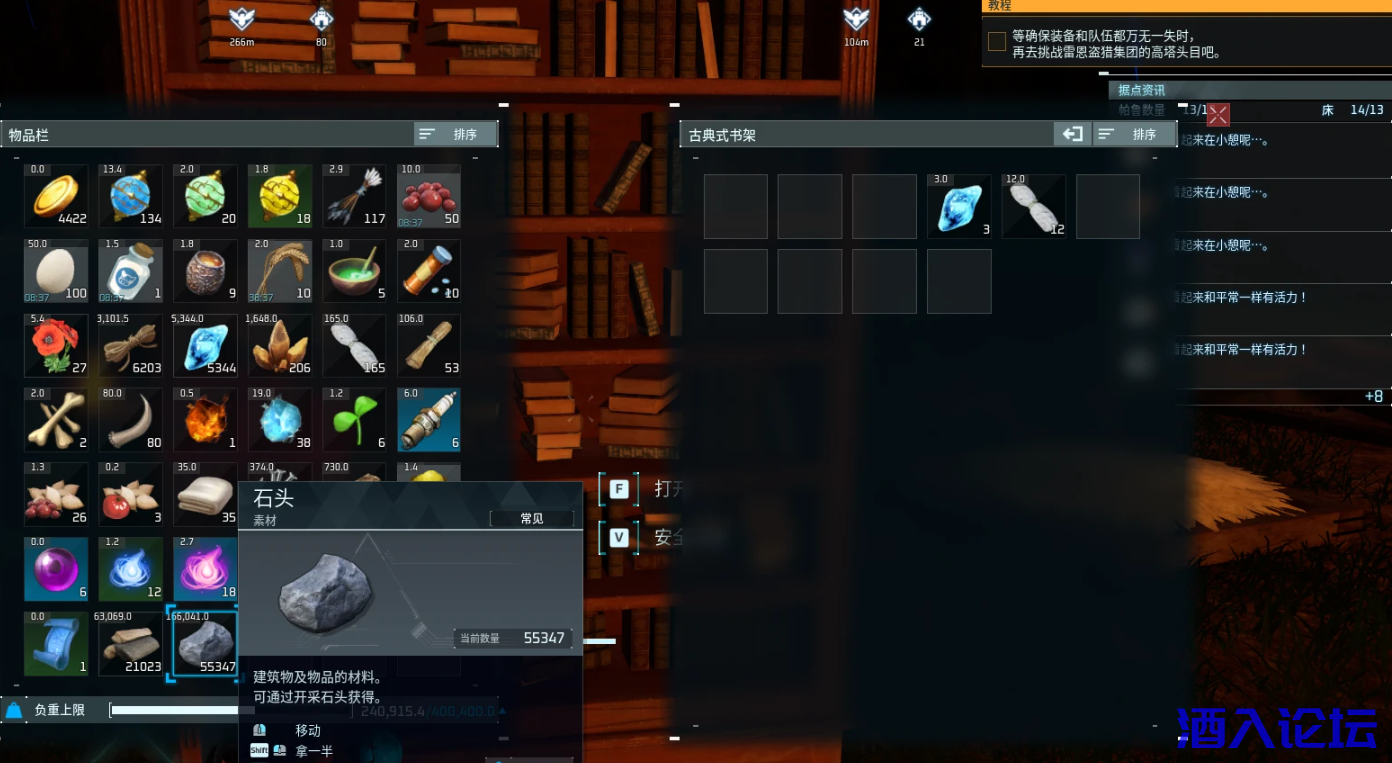
Task: Click the arrows stack of 117
Action: [x=353, y=196]
